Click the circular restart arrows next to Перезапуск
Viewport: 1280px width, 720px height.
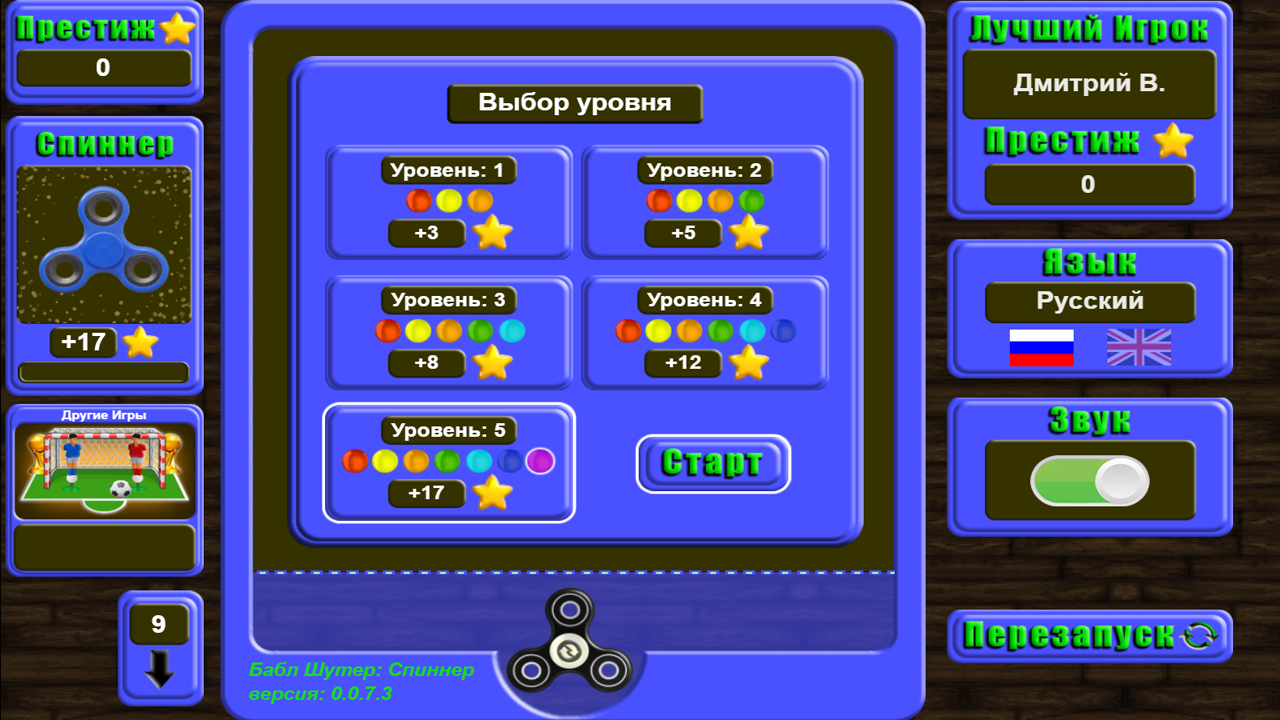pyautogui.click(x=1197, y=637)
